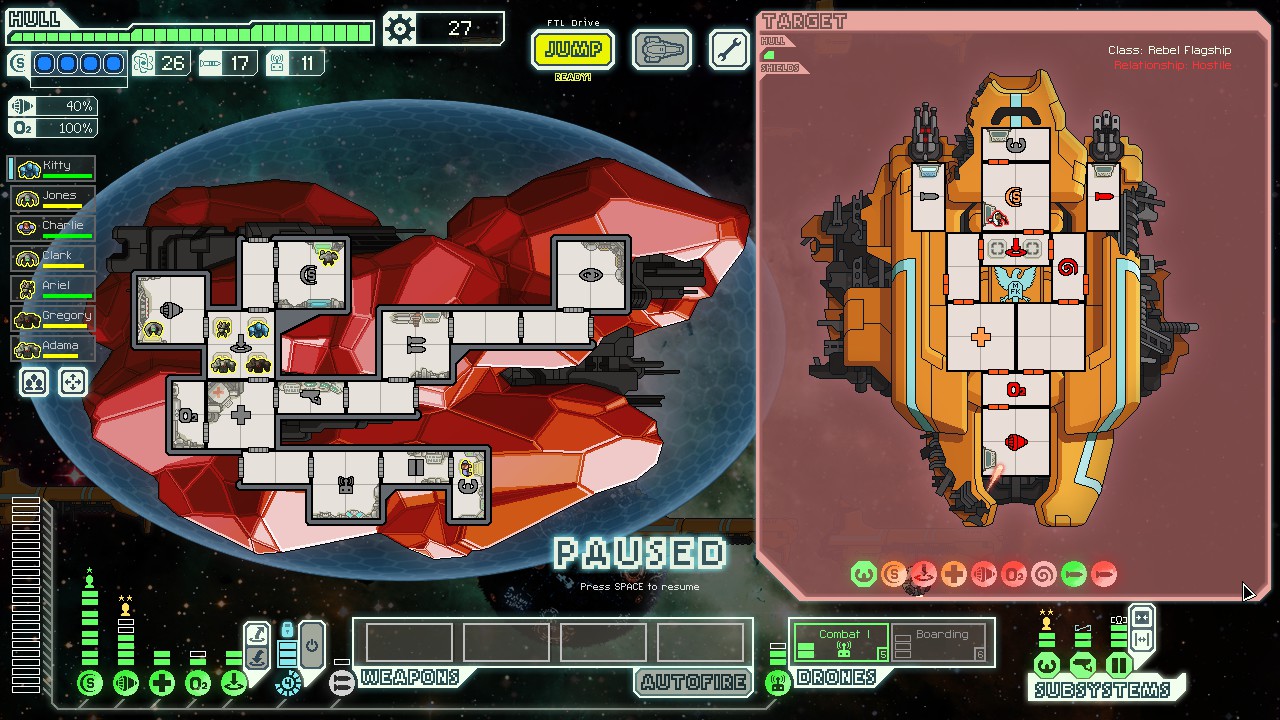Select the sensors subsystem icon
Viewport: 1280px width, 720px height.
[x=1083, y=665]
